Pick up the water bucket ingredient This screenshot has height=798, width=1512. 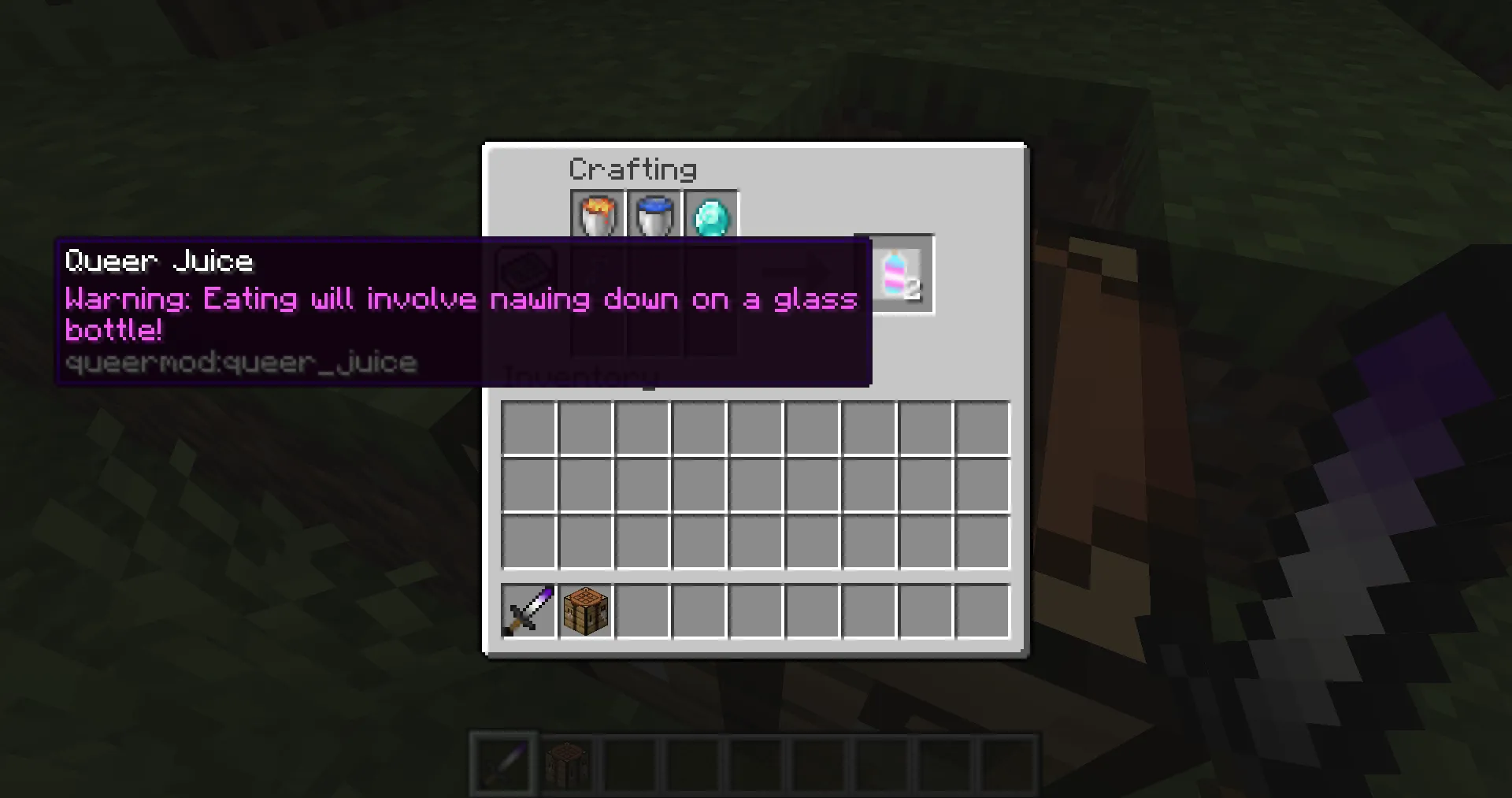[654, 213]
